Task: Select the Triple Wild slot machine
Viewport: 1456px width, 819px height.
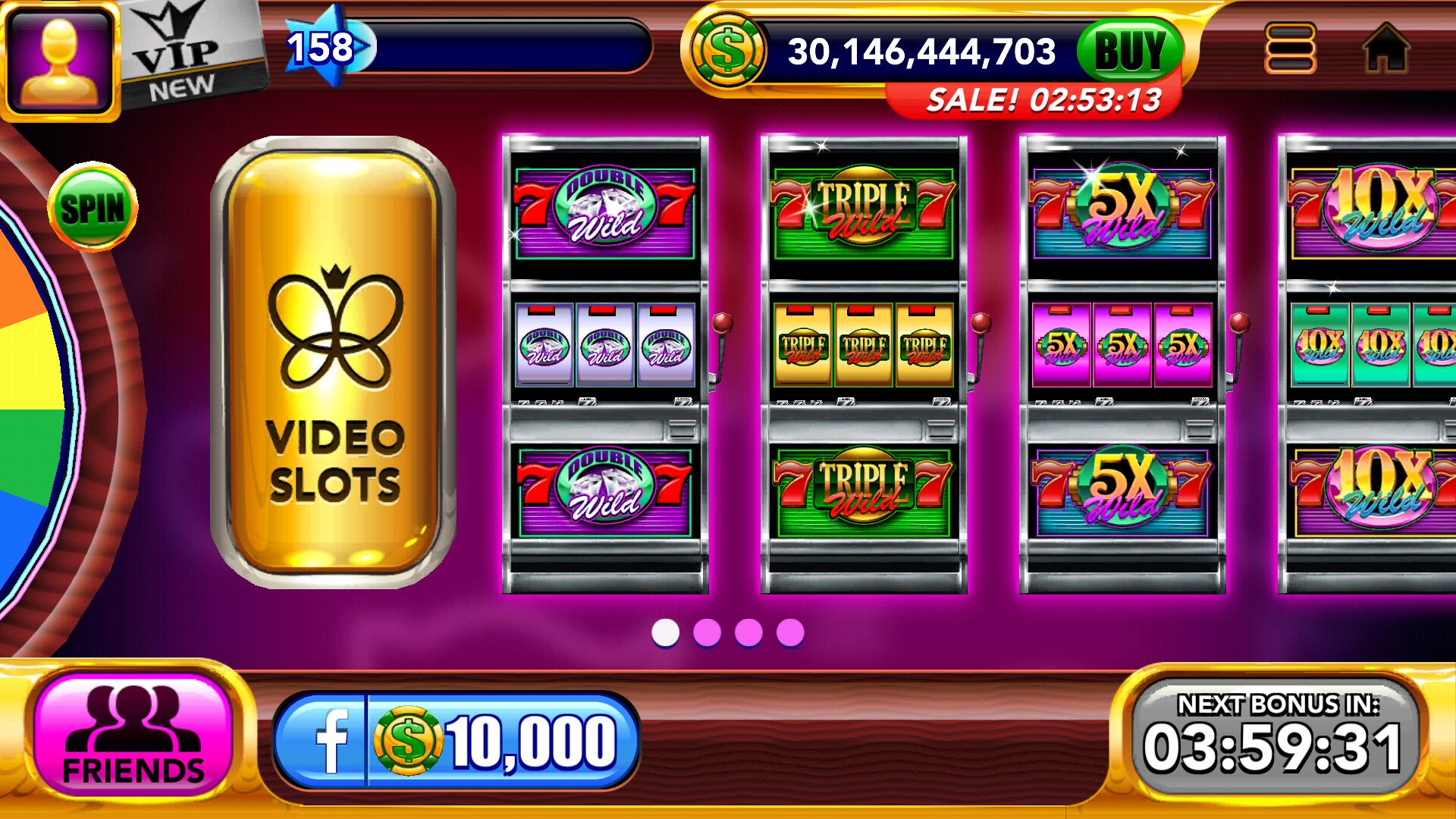Action: pos(864,364)
